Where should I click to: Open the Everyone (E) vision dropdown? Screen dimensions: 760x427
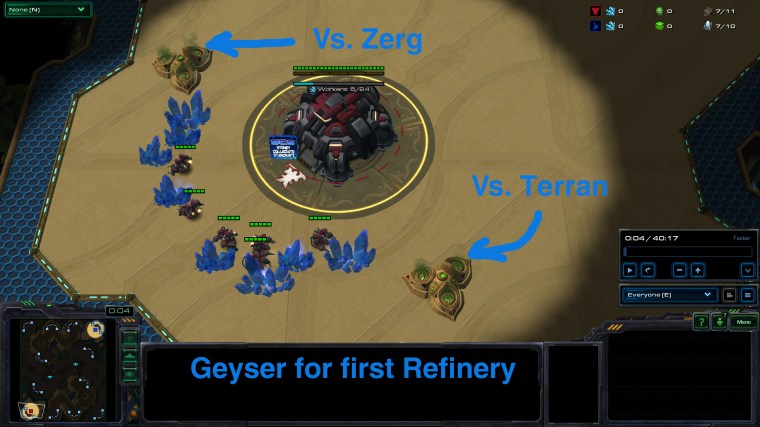(669, 295)
